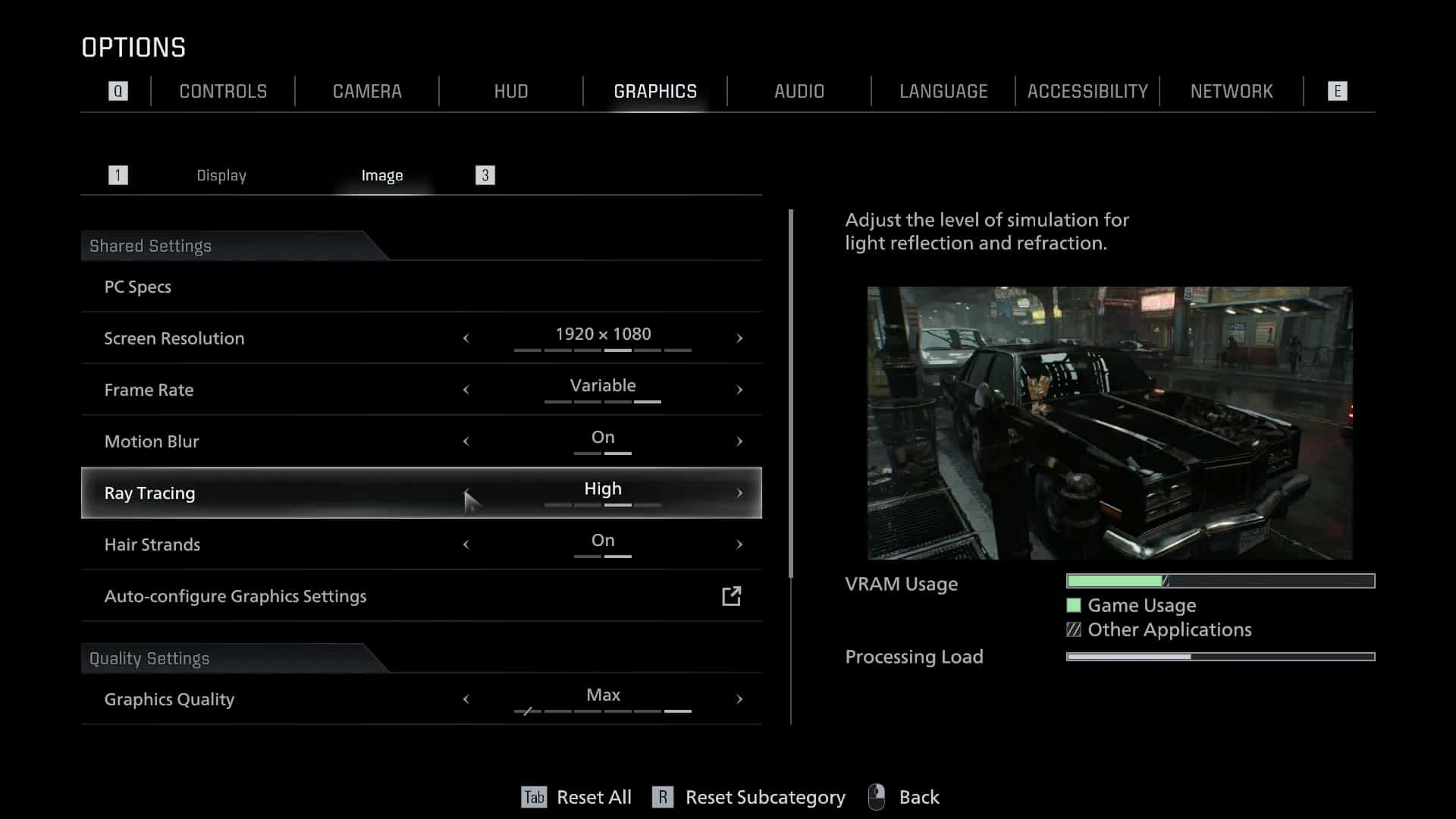Change Frame Rate using right arrow
This screenshot has height=819, width=1456.
click(739, 390)
